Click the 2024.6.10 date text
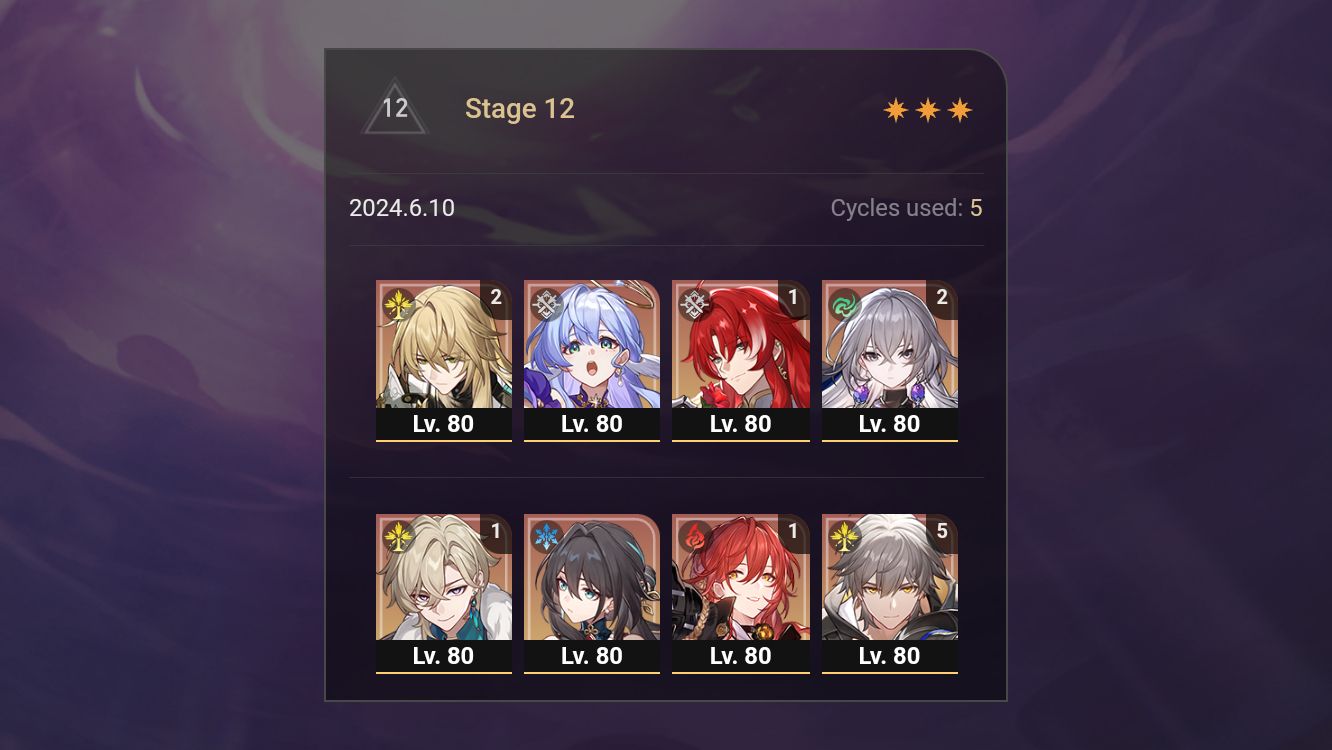 (x=402, y=208)
